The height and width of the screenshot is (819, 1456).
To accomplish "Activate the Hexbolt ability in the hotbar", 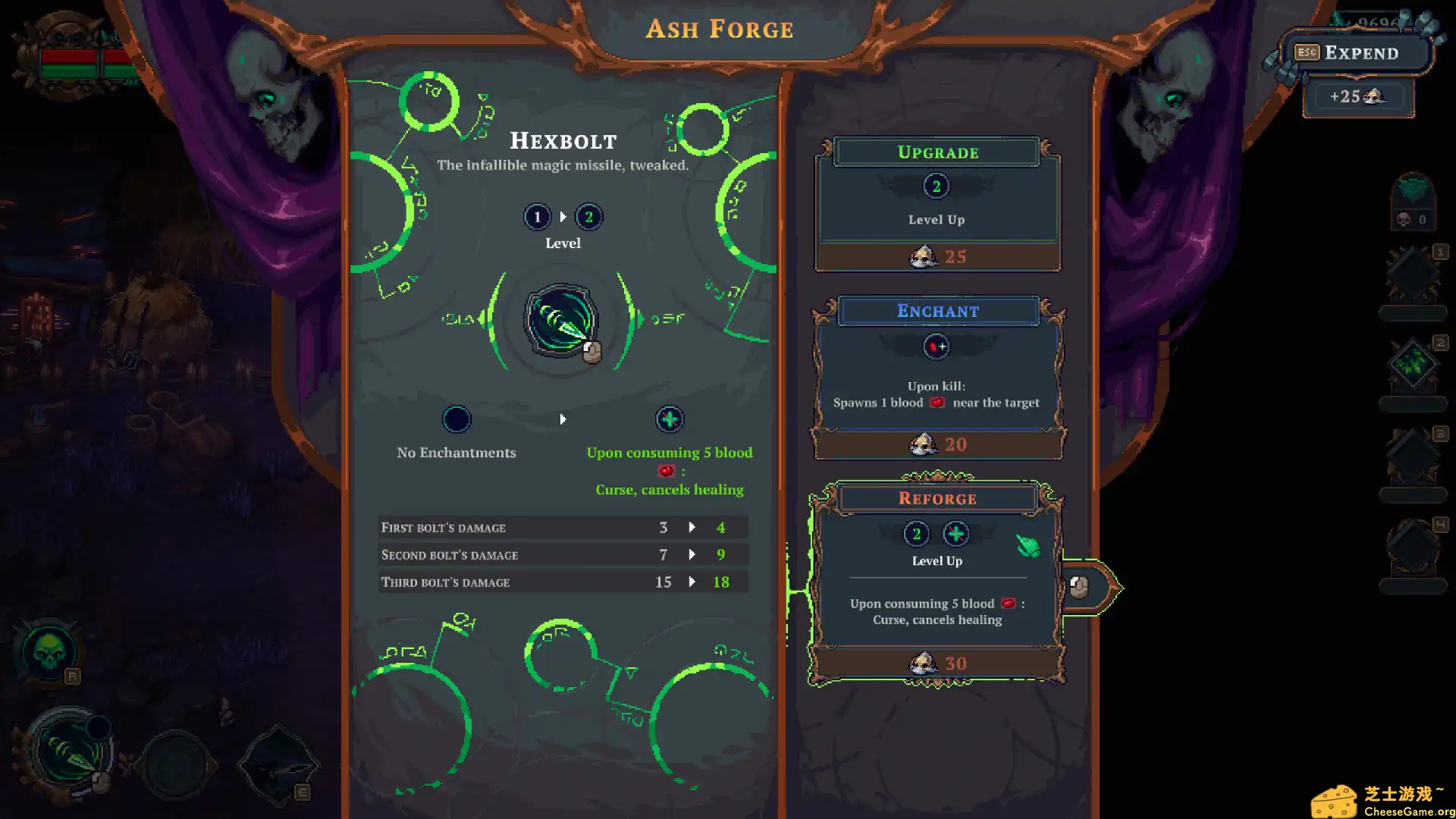I will point(70,752).
